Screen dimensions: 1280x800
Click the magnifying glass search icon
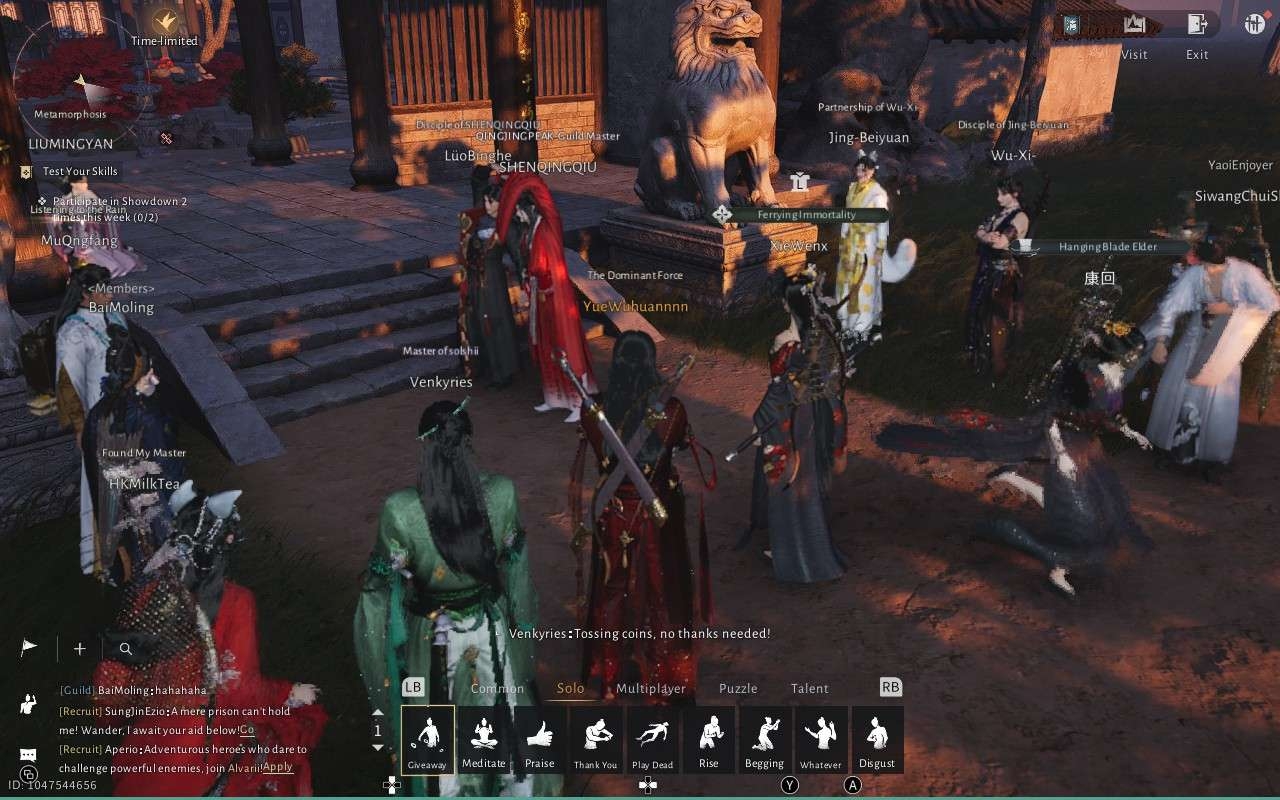[126, 649]
